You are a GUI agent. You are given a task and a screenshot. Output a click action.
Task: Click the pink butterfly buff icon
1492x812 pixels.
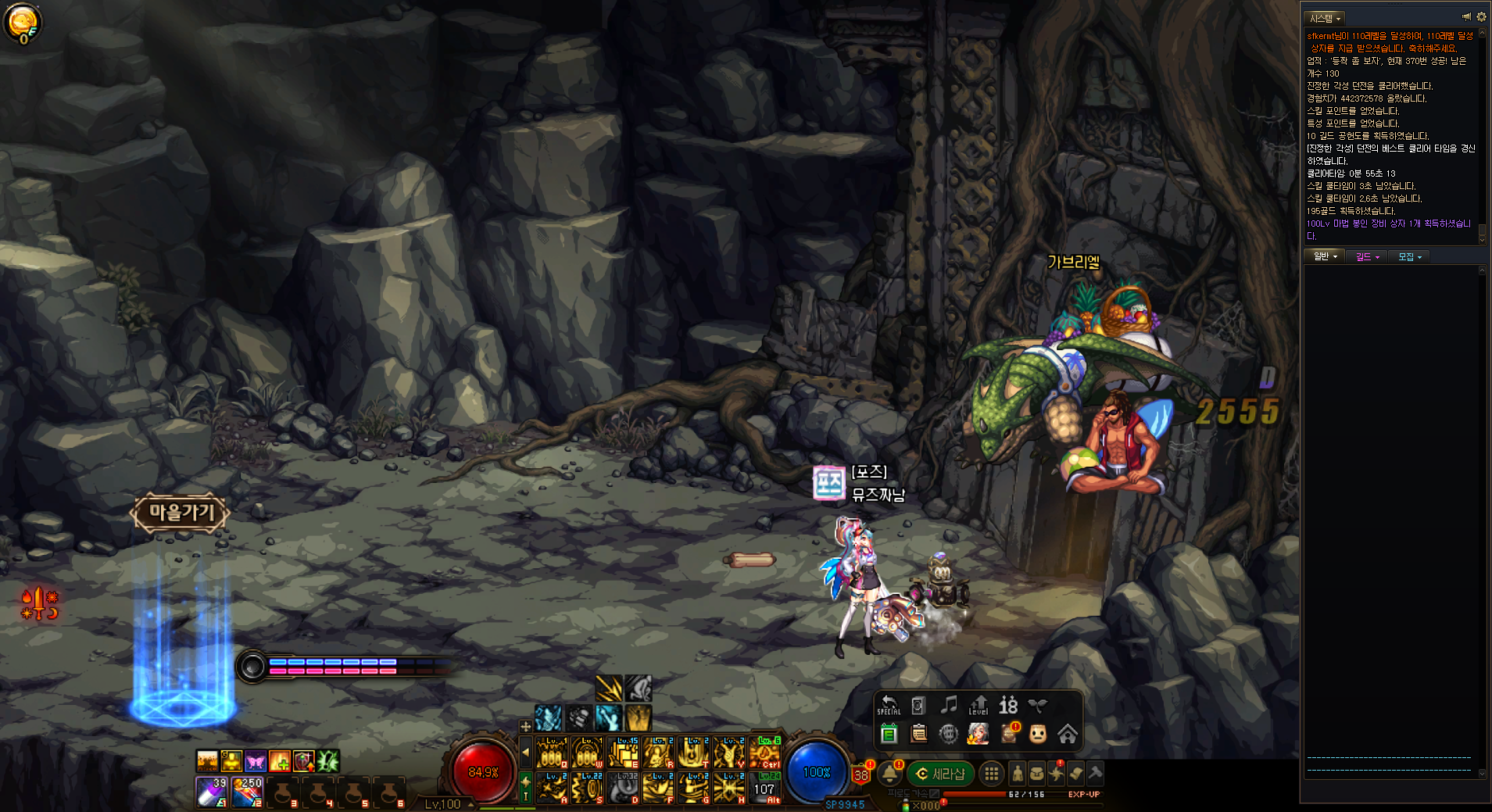point(256,760)
